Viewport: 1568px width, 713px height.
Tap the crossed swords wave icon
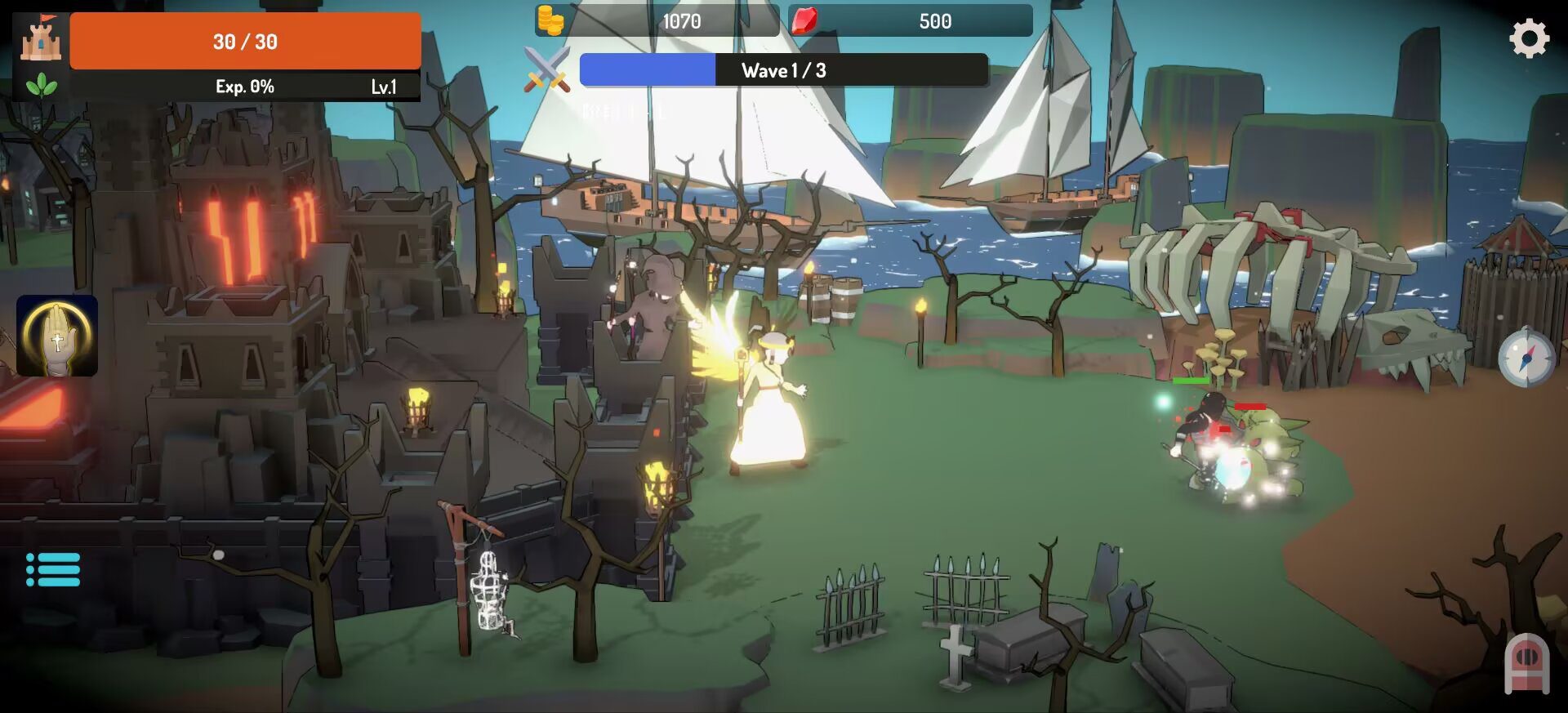tap(546, 69)
